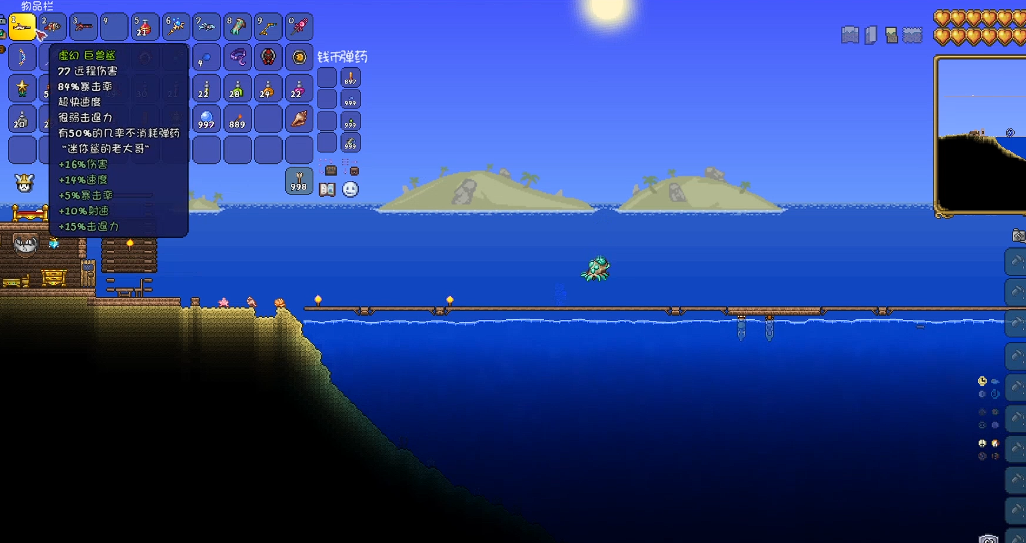Viewport: 1026px width, 543px height.
Task: Pick the red fish item in hotbar slot two
Action: 53,27
